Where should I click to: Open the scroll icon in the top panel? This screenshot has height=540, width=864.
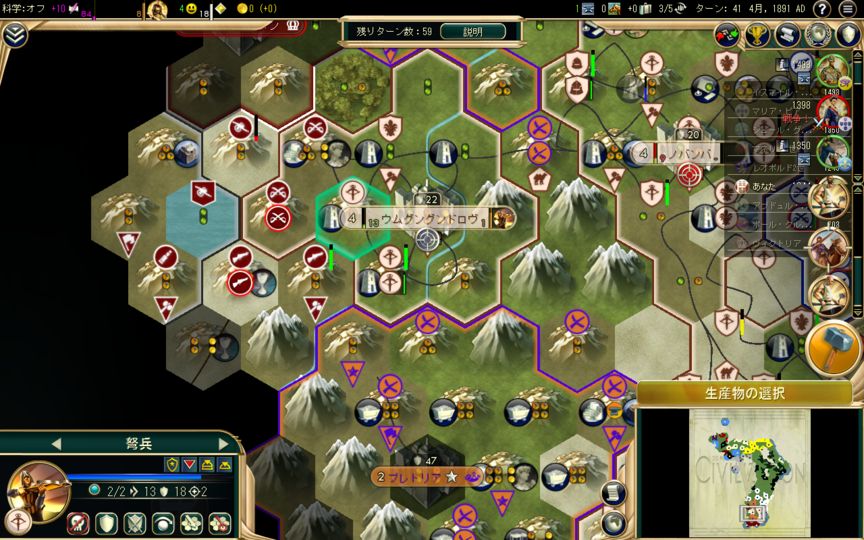[x=788, y=35]
